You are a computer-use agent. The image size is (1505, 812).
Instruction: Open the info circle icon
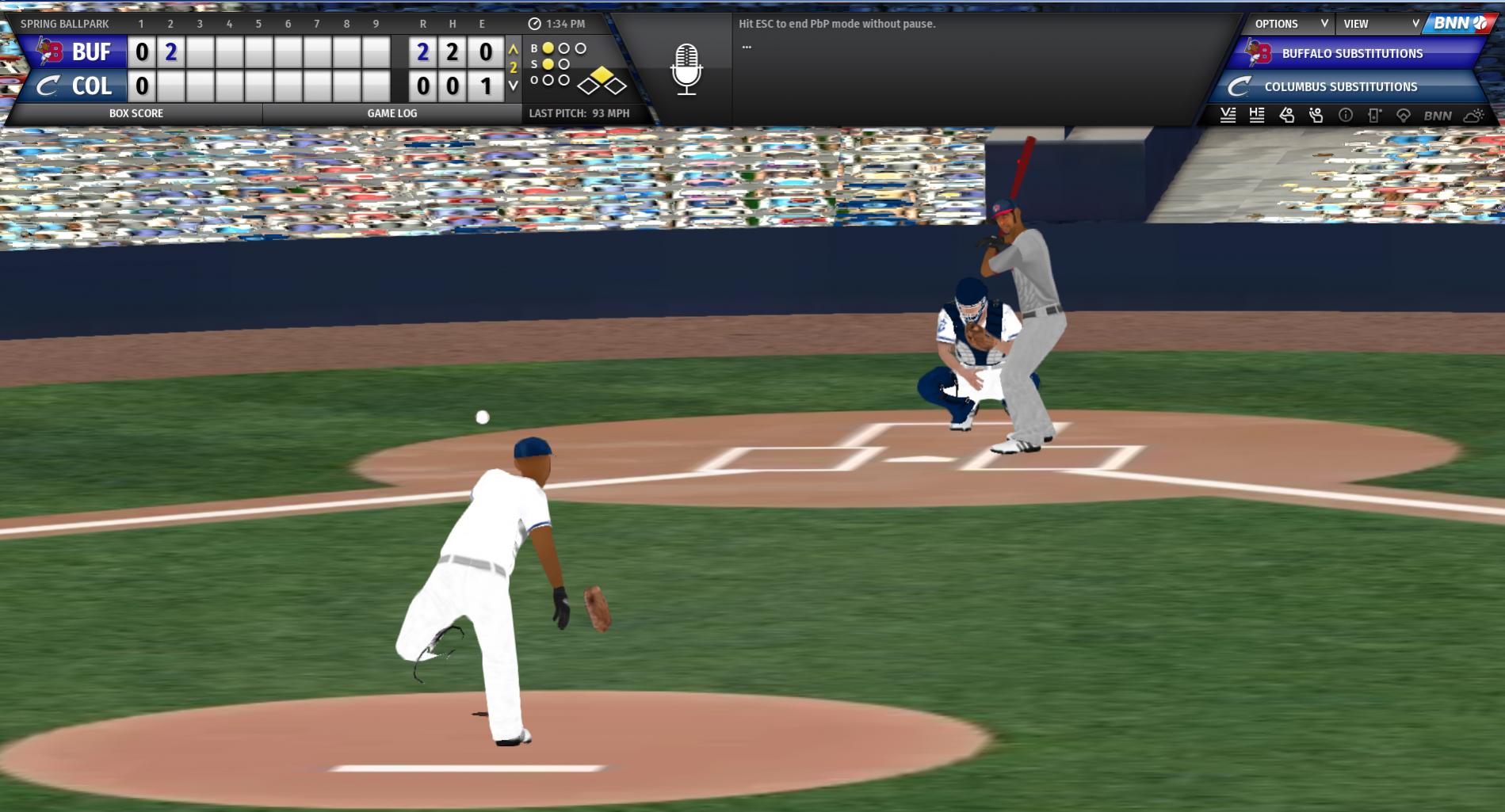click(1346, 116)
